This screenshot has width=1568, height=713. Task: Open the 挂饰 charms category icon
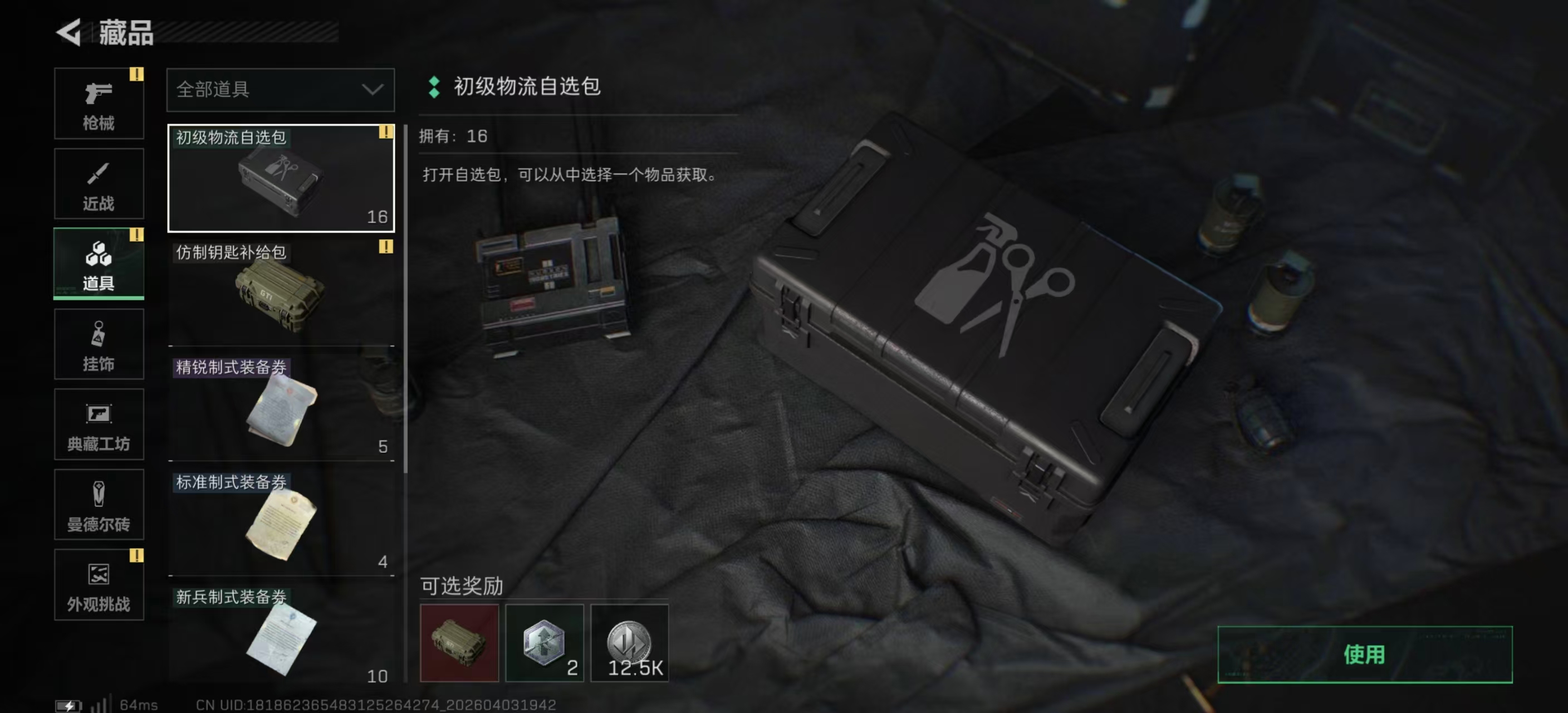tap(99, 344)
